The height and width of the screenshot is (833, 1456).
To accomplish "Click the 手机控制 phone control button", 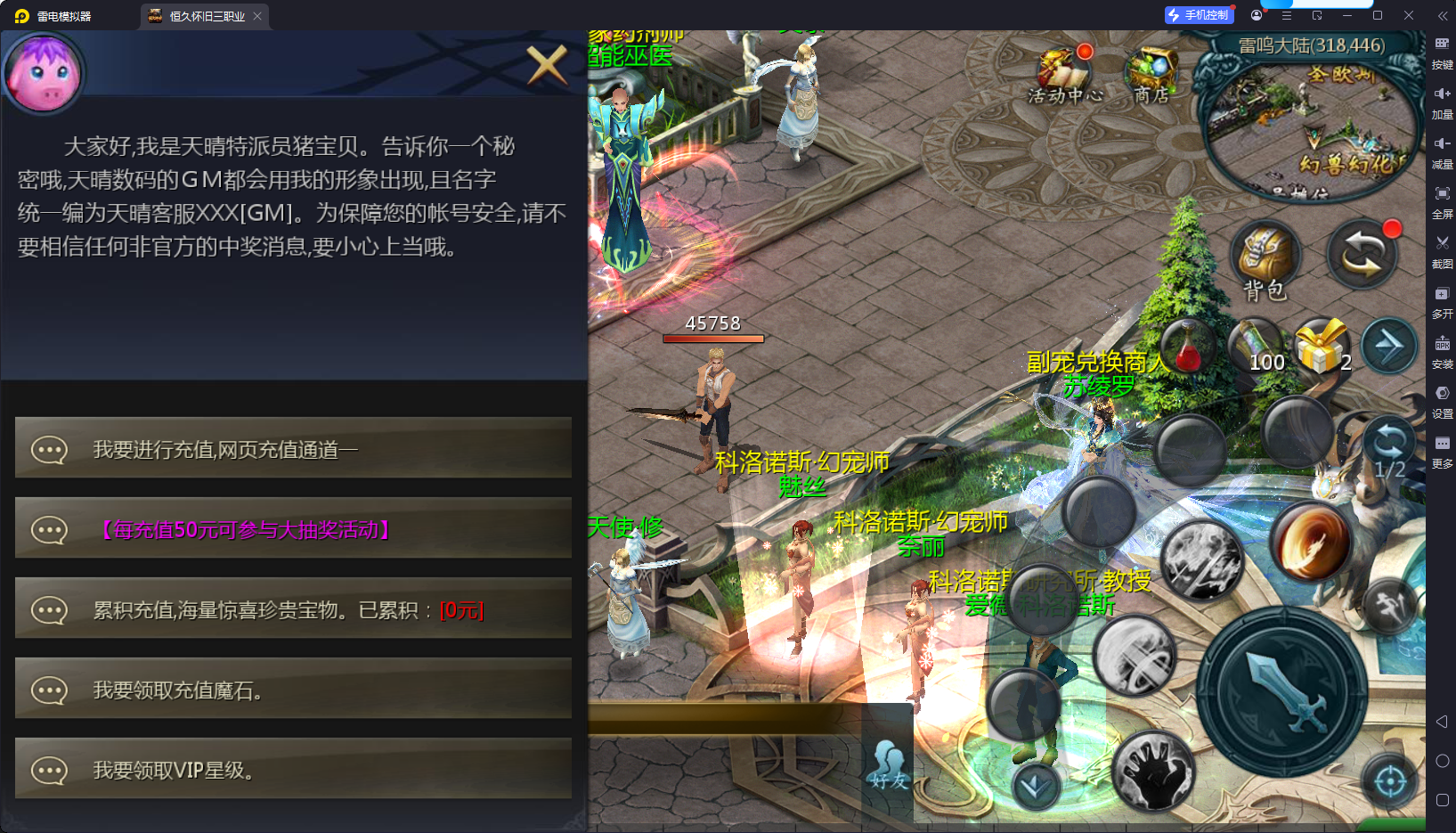I will point(1199,14).
